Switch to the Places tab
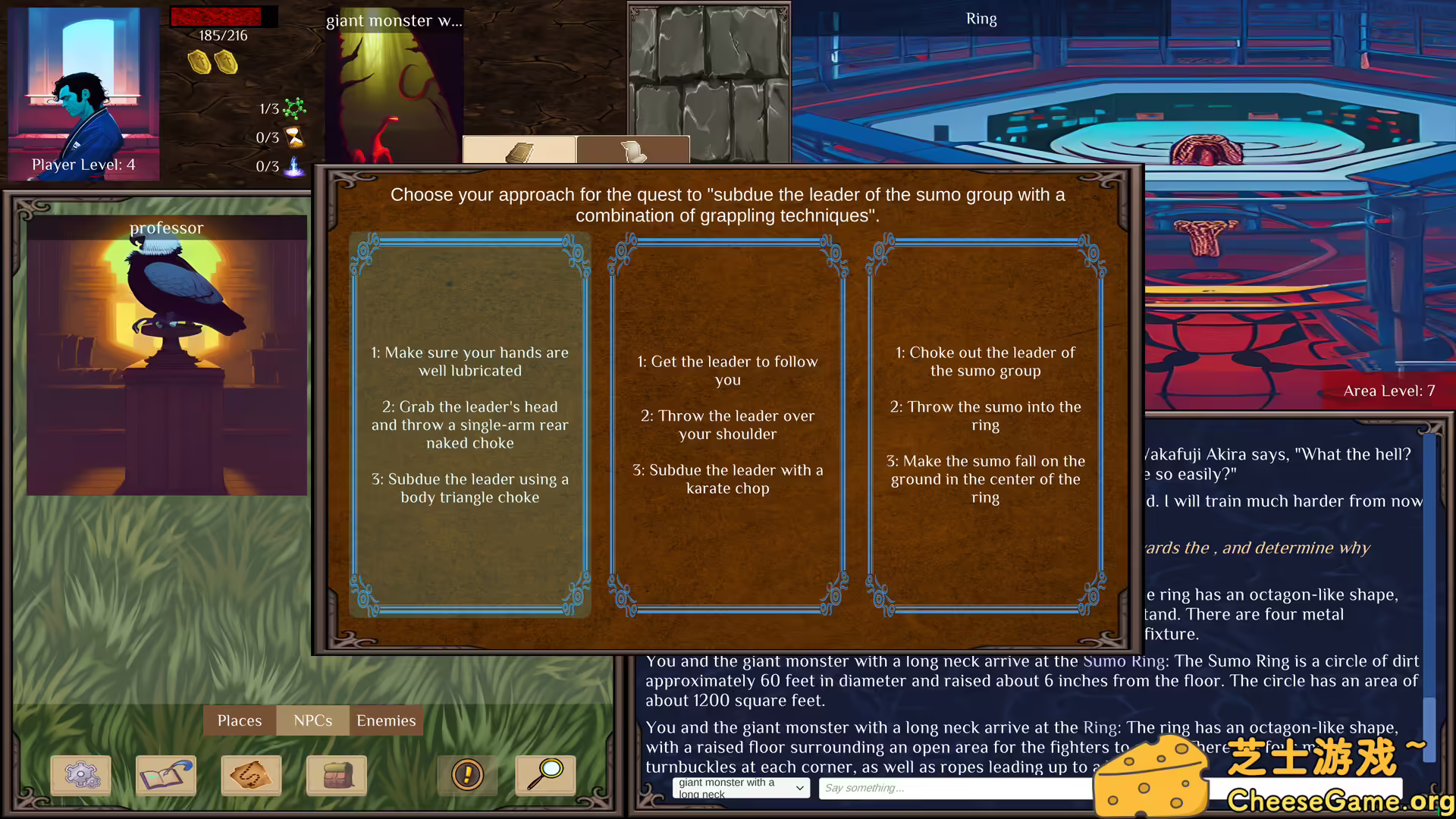The image size is (1456, 819). [x=239, y=720]
